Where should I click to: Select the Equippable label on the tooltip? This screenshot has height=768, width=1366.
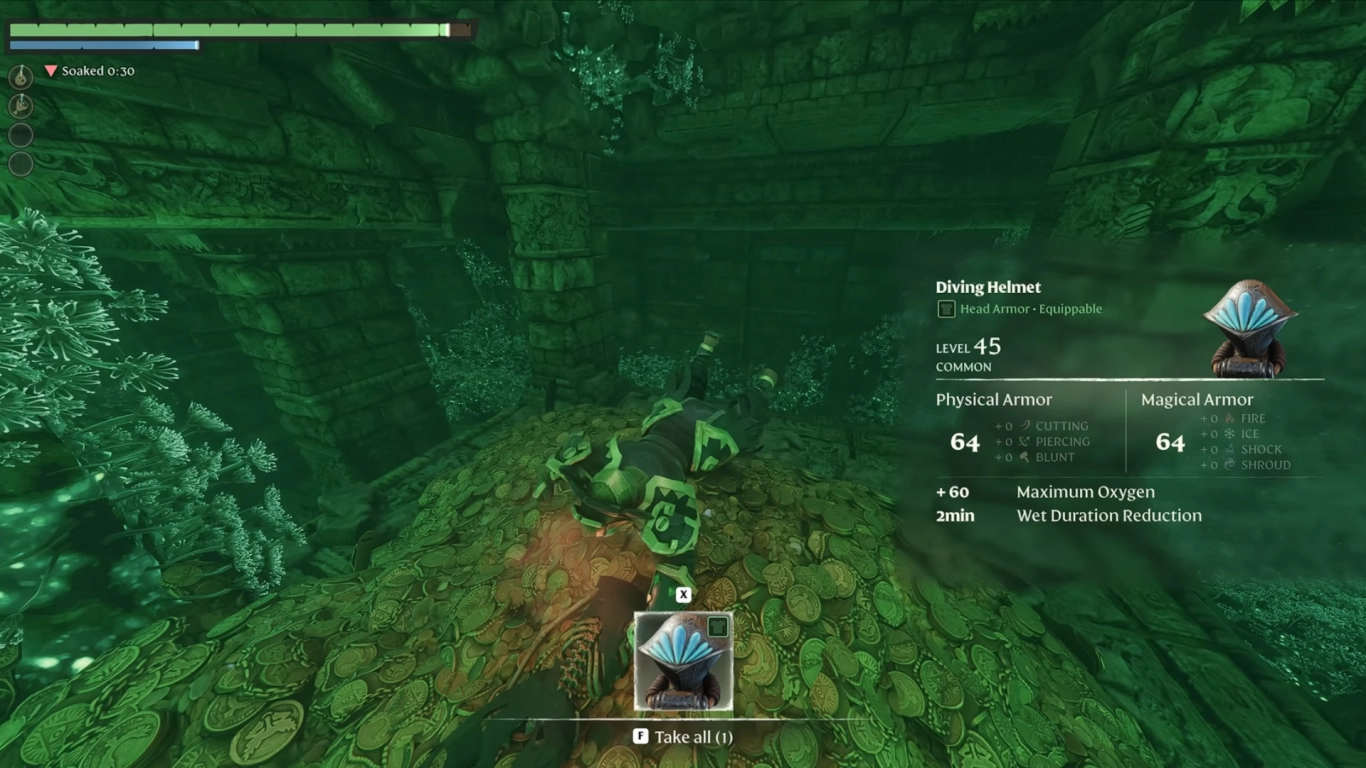pyautogui.click(x=1070, y=309)
